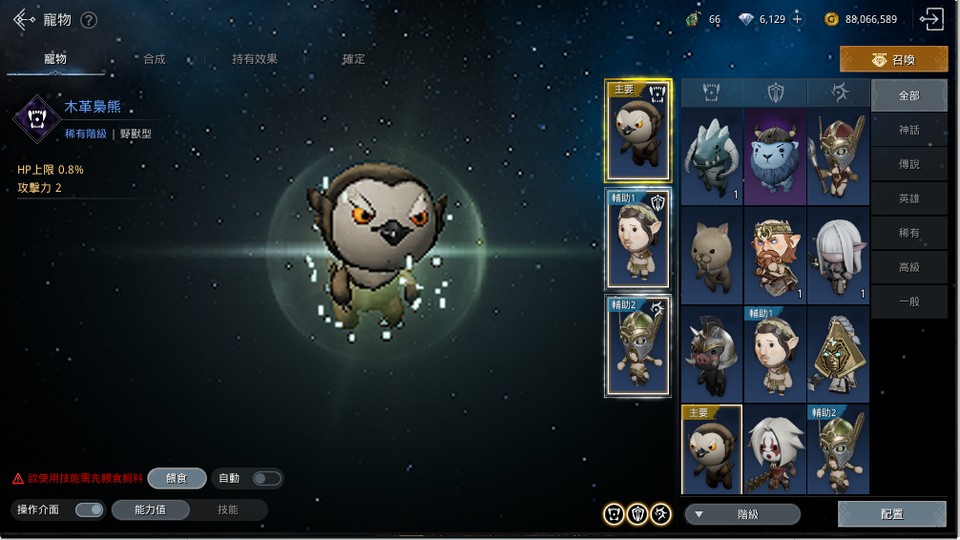Open the pet help question mark
Image resolution: width=960 pixels, height=540 pixels.
point(89,20)
